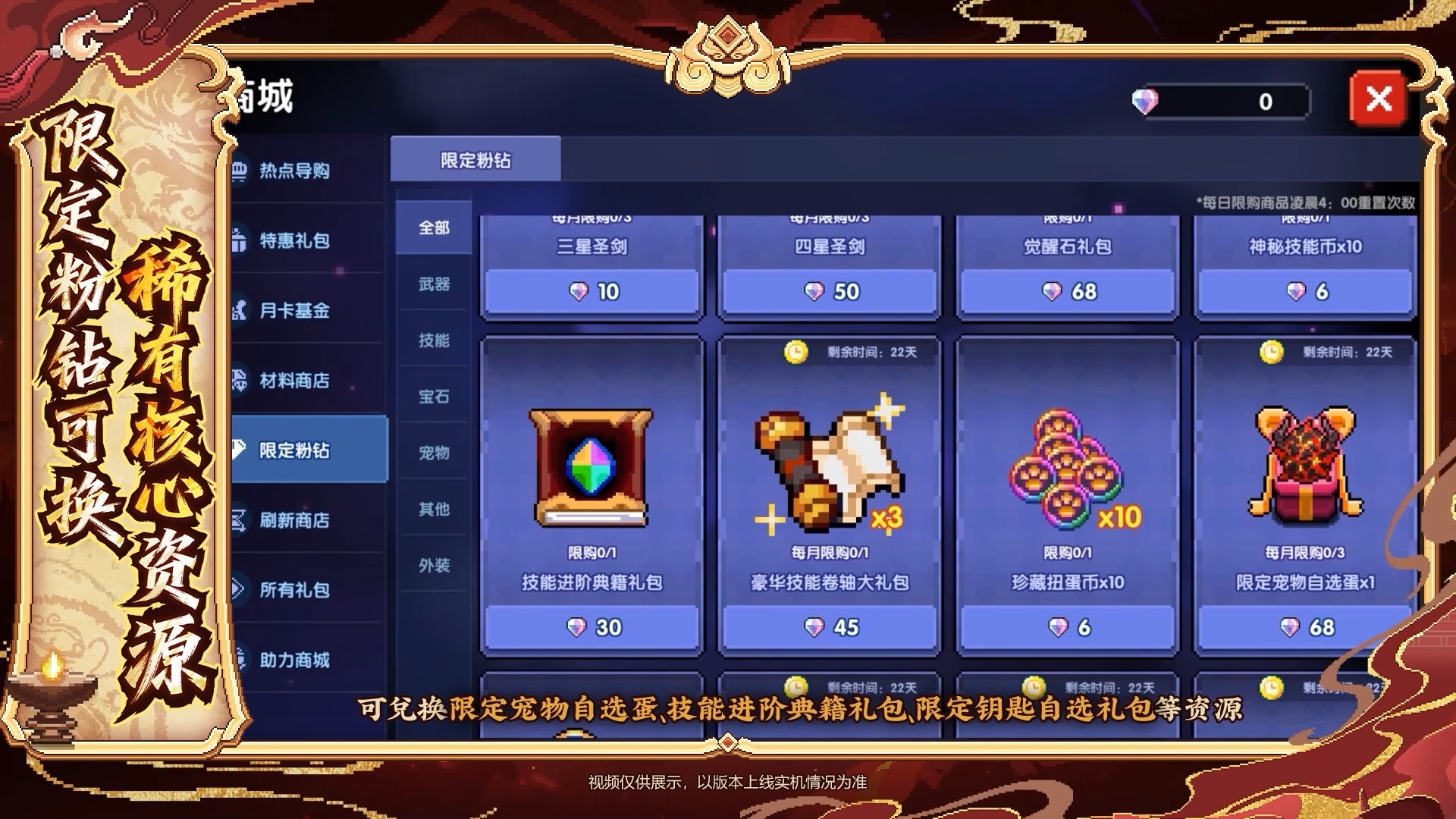Buy 豪华技能卷轴大礼包 for 45 diamonds
Screen dimensions: 1456x819
(830, 627)
